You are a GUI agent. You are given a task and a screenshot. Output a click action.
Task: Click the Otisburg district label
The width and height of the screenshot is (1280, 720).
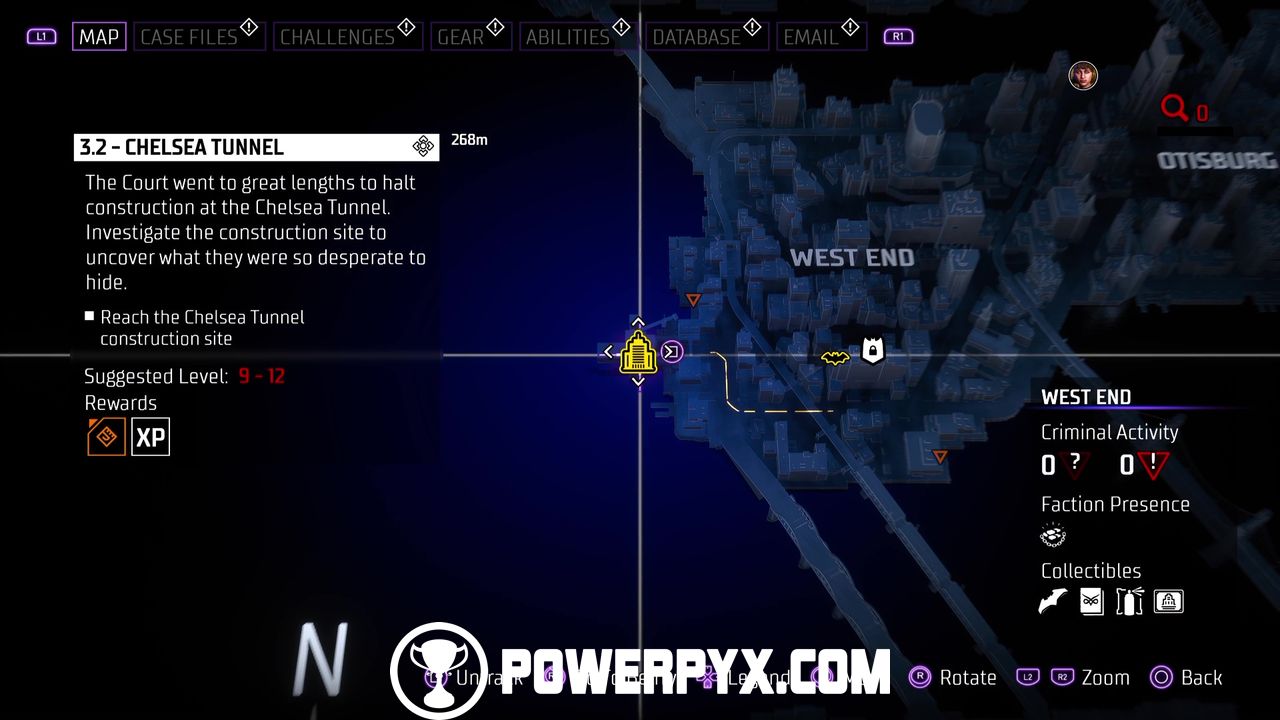click(x=1217, y=161)
